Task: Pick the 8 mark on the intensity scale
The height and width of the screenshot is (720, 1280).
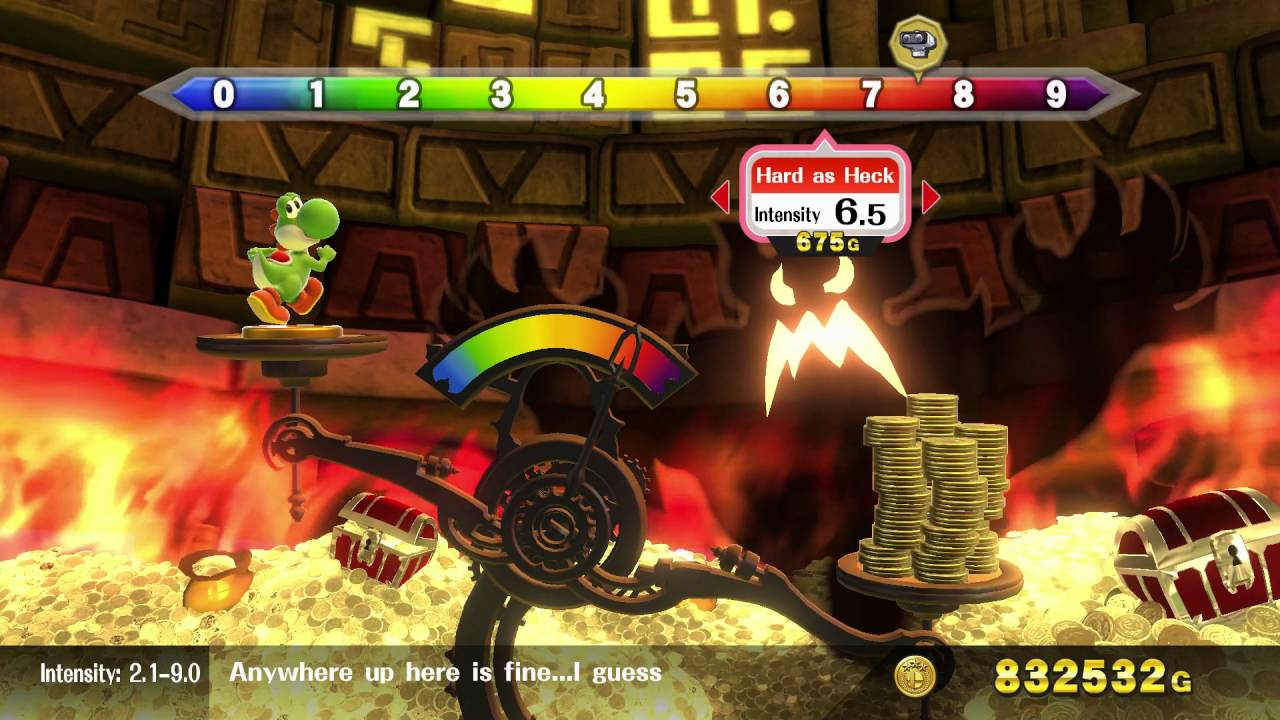Action: 963,95
